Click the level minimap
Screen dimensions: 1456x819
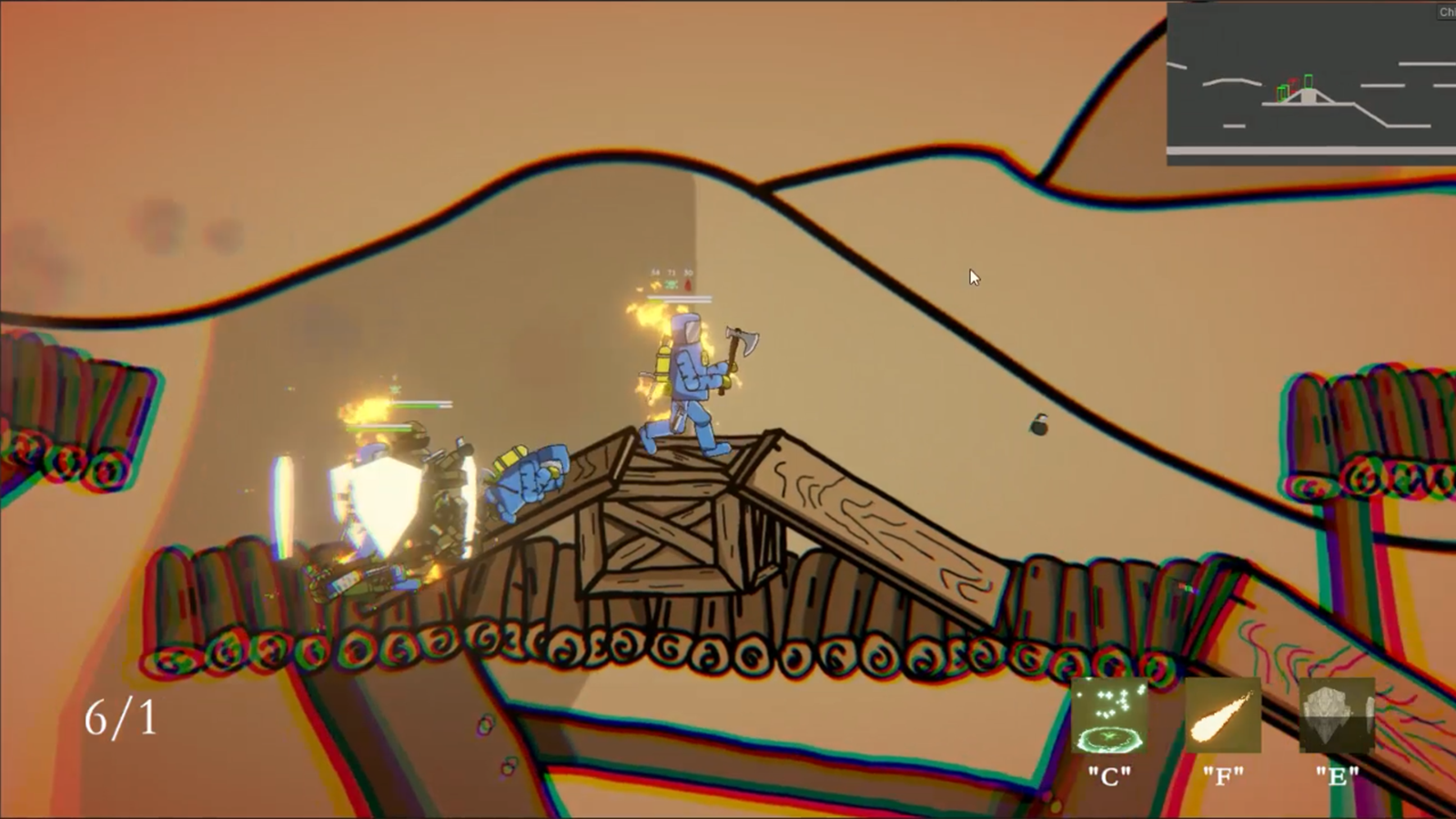point(1310,84)
